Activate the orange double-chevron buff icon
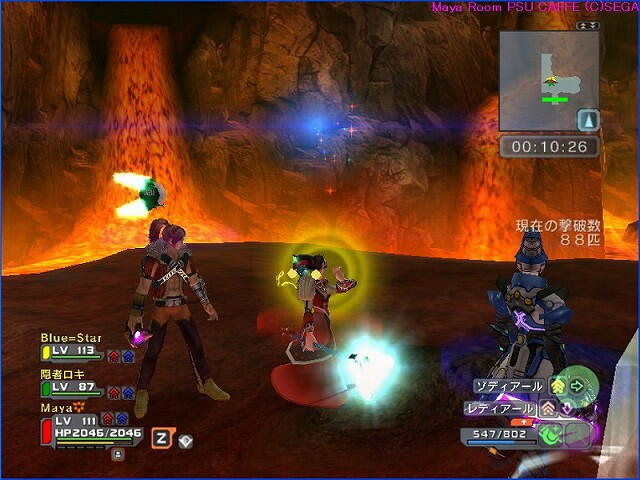Image resolution: width=640 pixels, height=480 pixels. 547,408
